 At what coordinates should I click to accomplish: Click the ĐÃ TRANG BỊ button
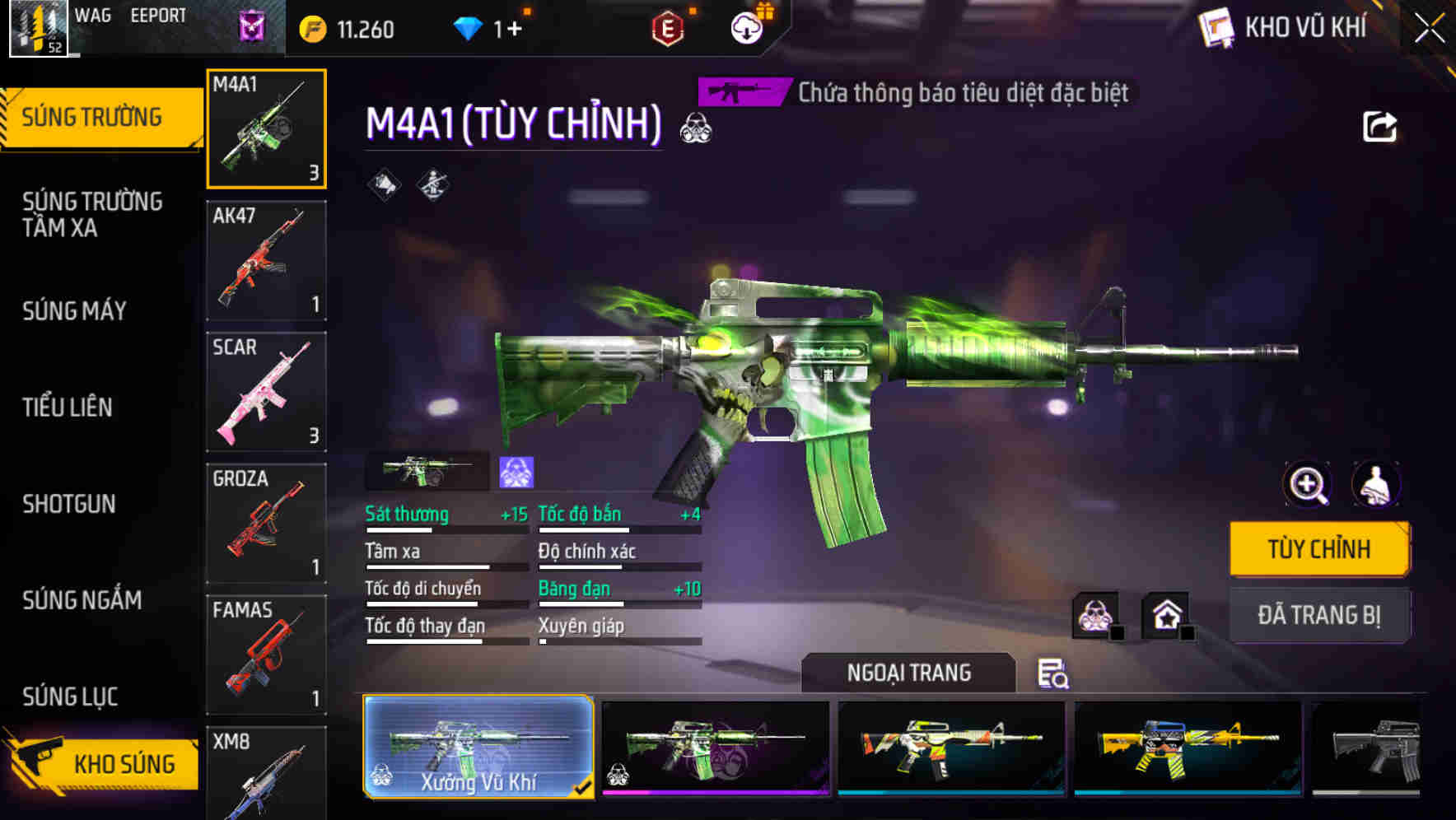click(1319, 615)
